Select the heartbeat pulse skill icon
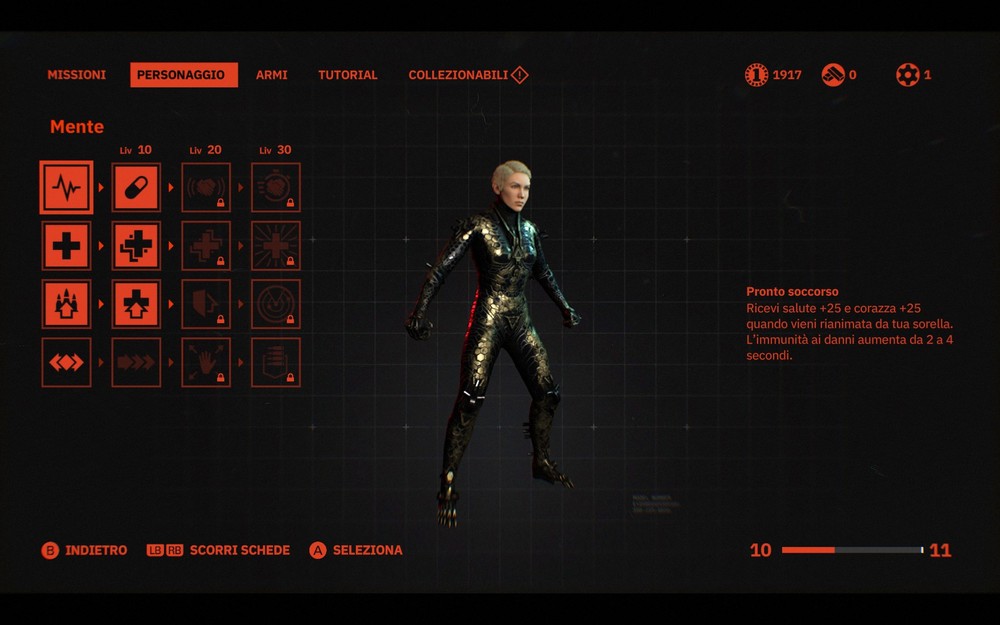This screenshot has width=1000, height=625. (66, 188)
